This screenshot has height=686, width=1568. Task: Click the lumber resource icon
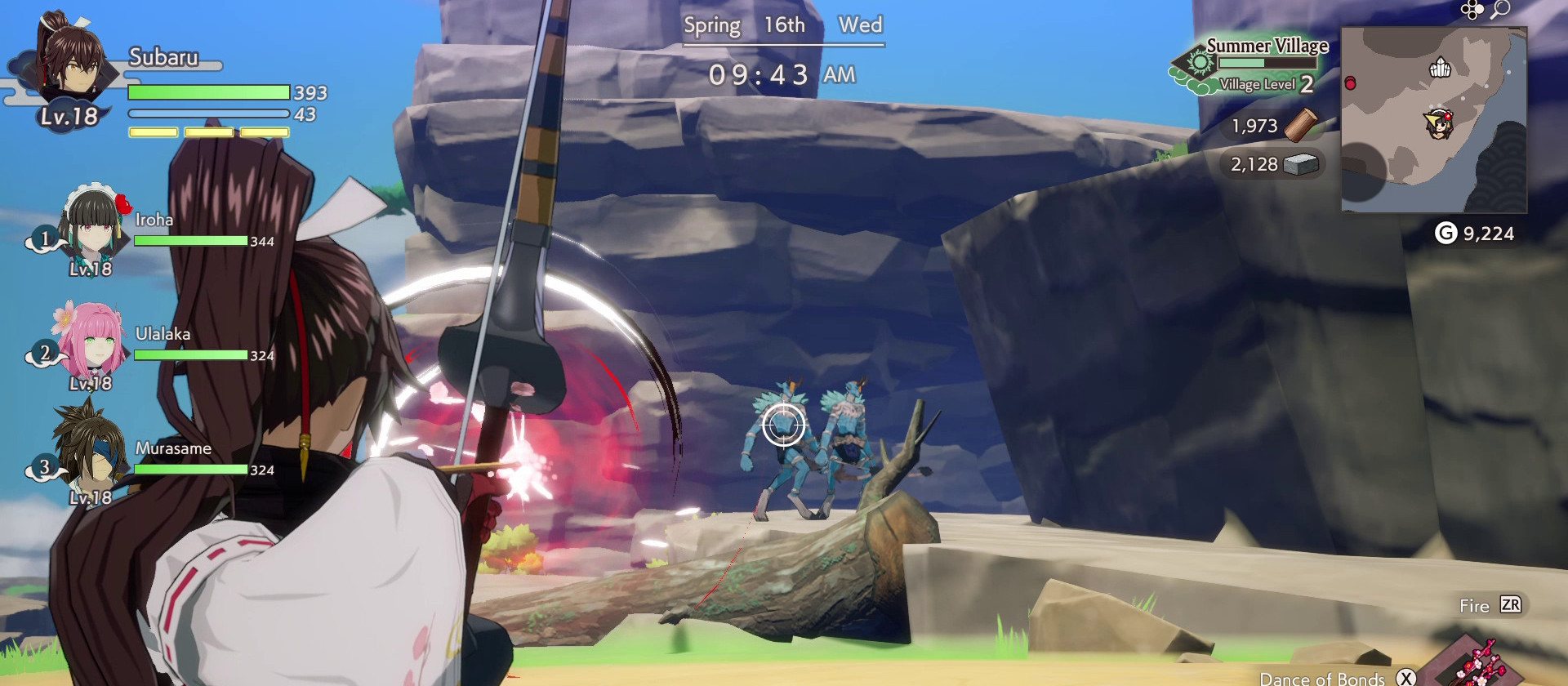point(1301,126)
